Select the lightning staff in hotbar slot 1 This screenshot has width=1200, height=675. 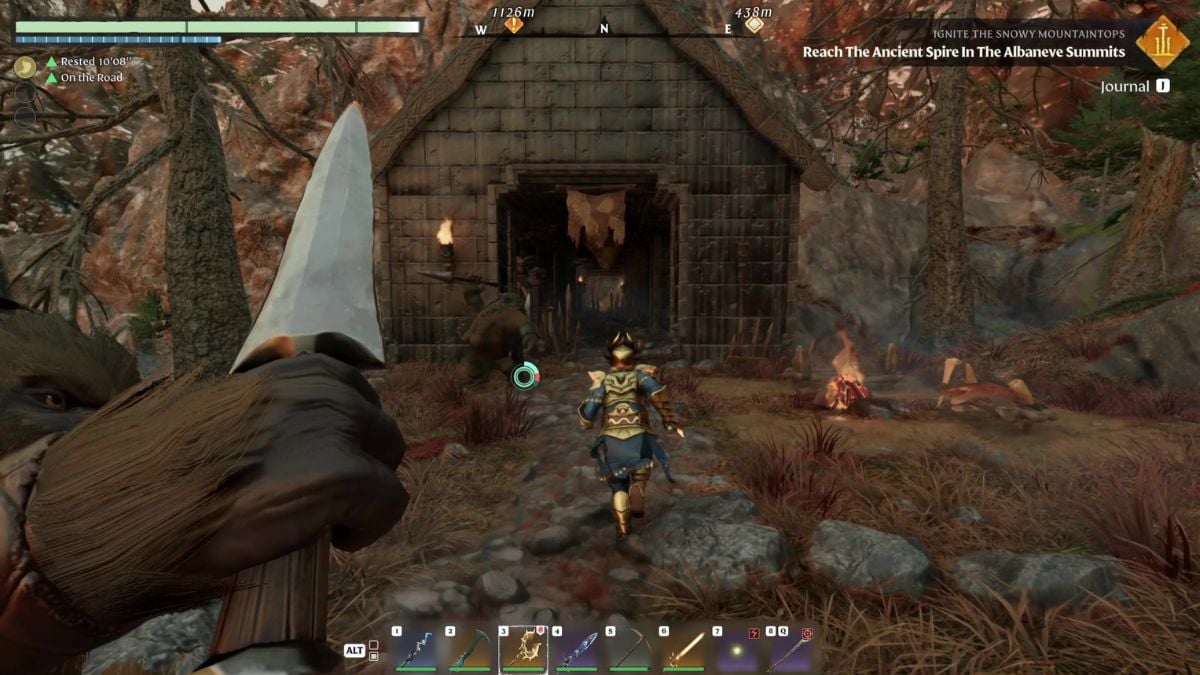[x=416, y=650]
